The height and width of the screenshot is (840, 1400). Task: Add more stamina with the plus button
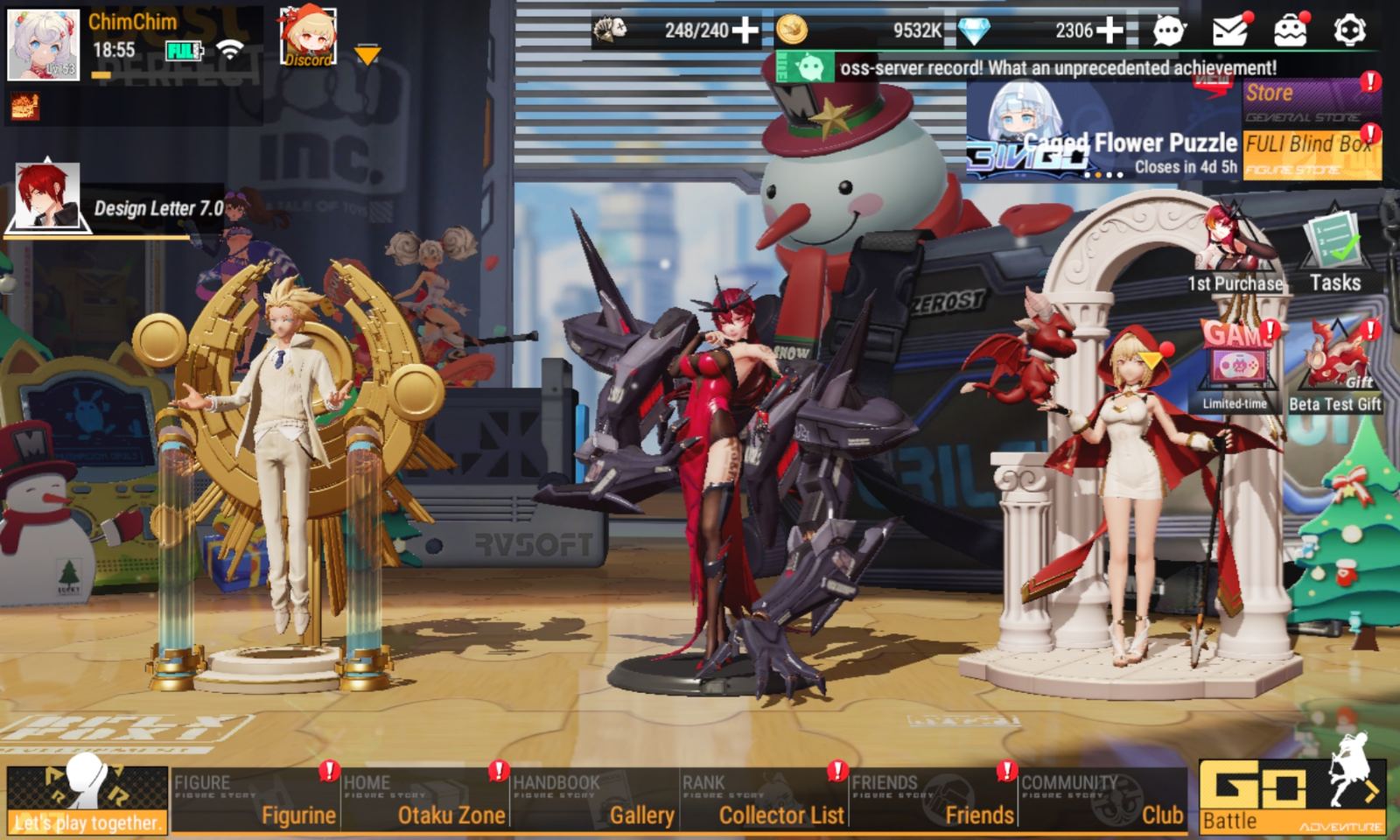tap(745, 31)
